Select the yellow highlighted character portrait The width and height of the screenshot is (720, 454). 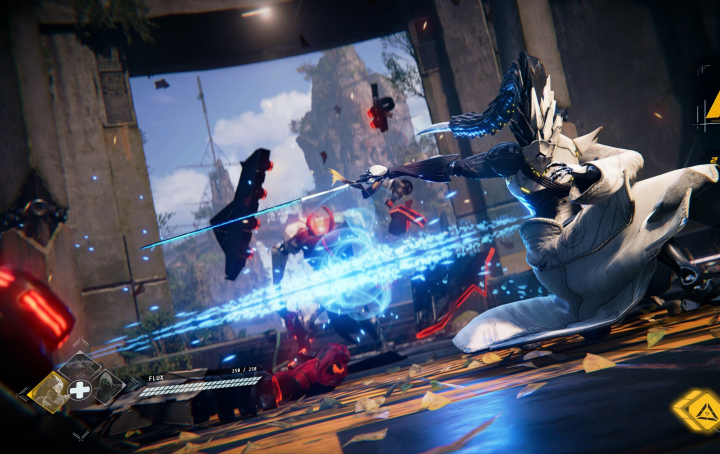(x=48, y=391)
